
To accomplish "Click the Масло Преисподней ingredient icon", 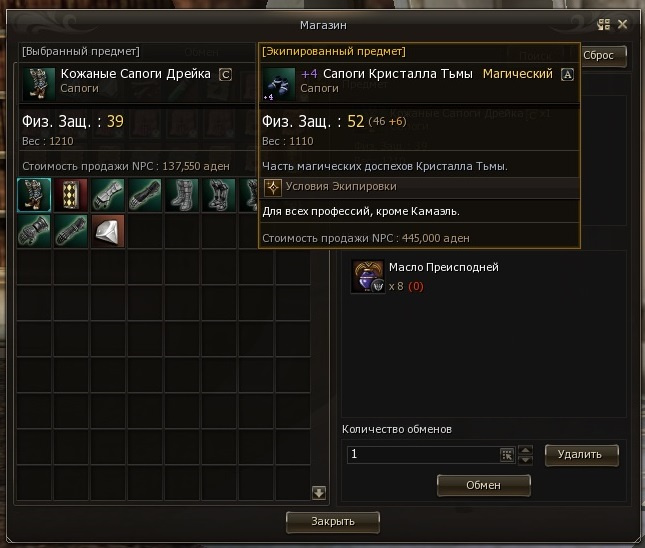I will (368, 276).
